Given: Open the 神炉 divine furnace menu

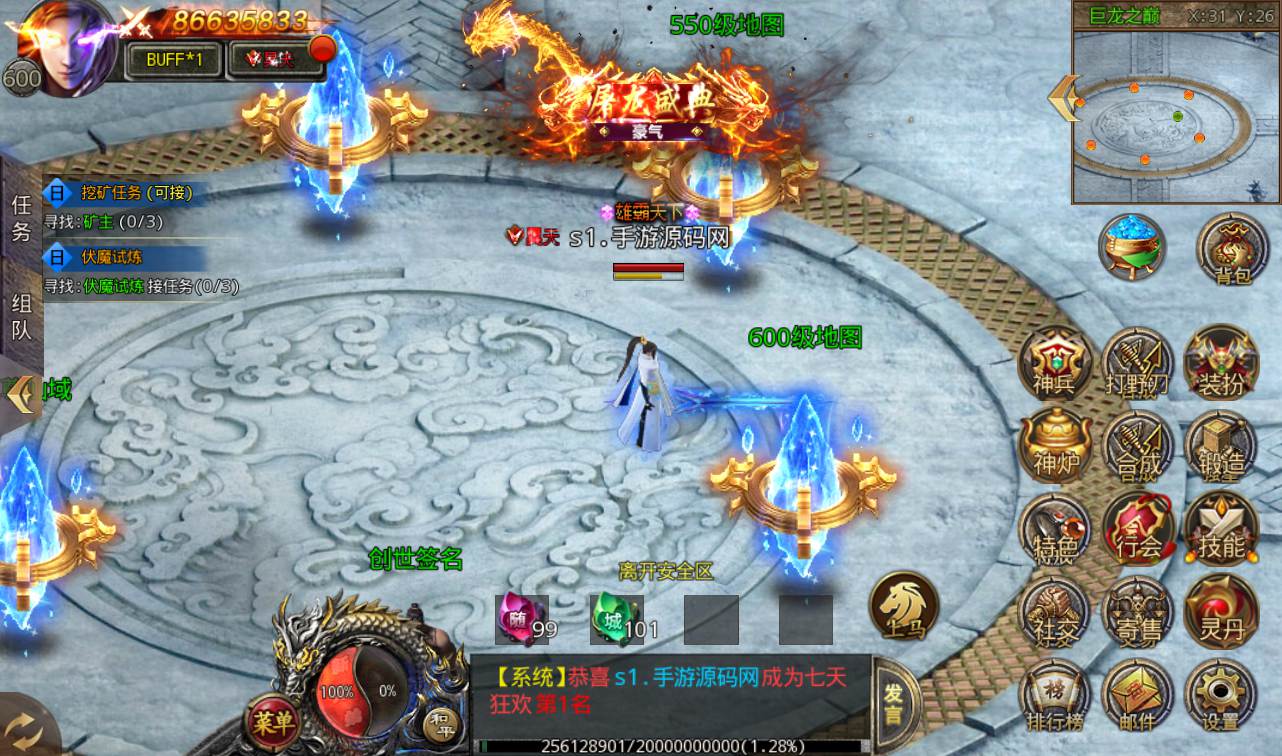Looking at the screenshot, I should point(1055,446).
